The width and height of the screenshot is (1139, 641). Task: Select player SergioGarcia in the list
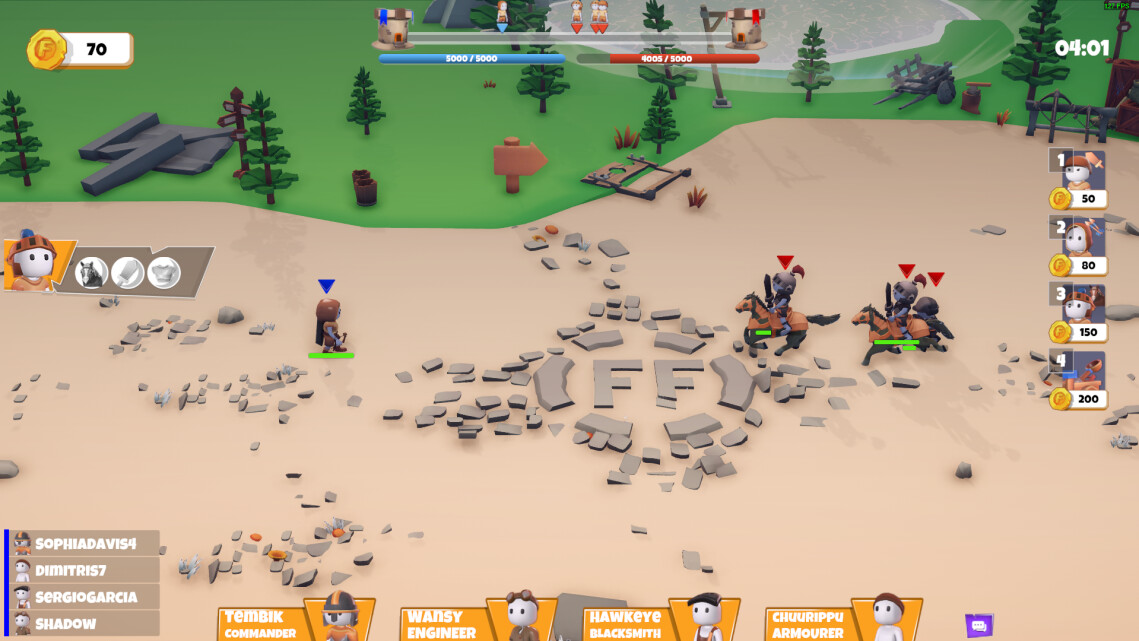(x=84, y=597)
